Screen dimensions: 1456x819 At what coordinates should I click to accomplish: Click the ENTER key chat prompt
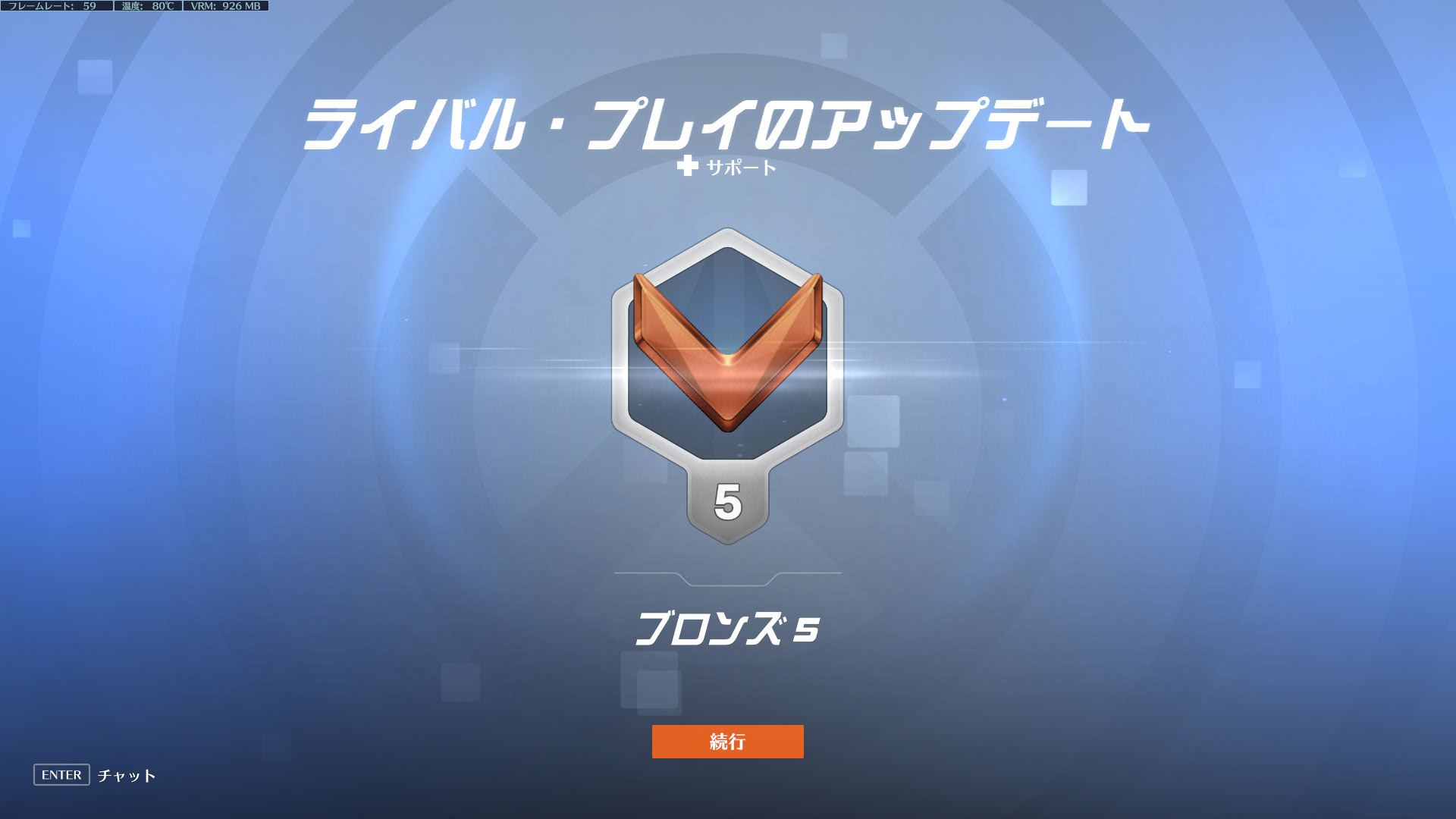(61, 775)
